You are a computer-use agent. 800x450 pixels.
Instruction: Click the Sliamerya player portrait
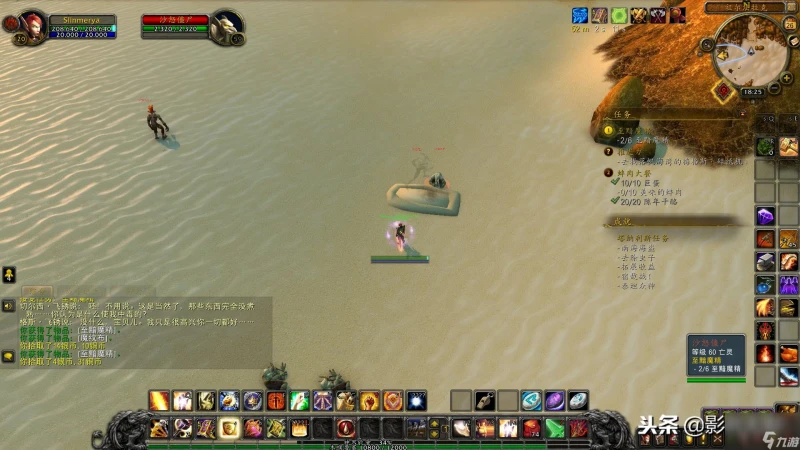click(x=30, y=21)
